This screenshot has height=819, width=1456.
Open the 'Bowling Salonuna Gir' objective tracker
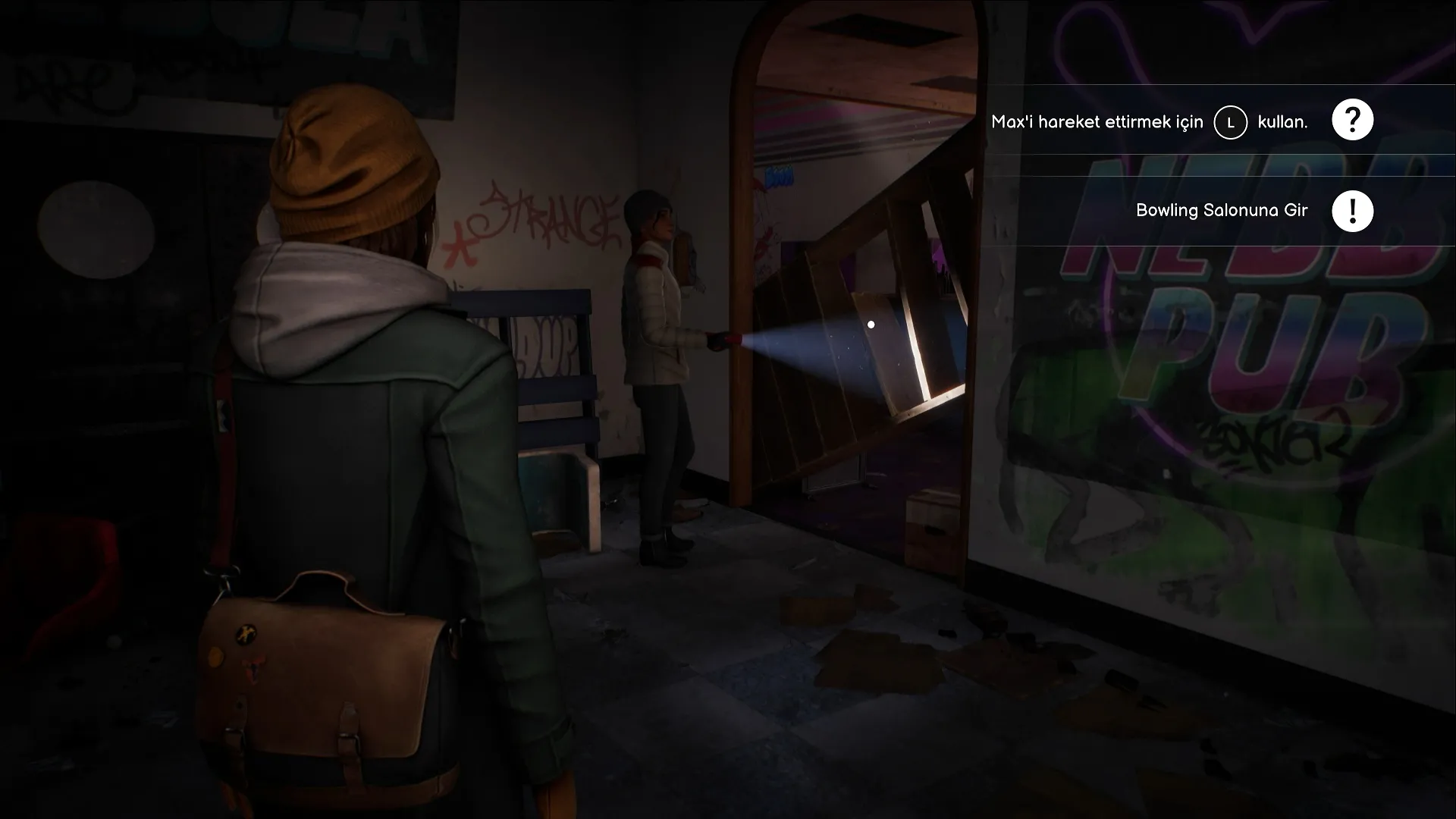click(x=1221, y=210)
